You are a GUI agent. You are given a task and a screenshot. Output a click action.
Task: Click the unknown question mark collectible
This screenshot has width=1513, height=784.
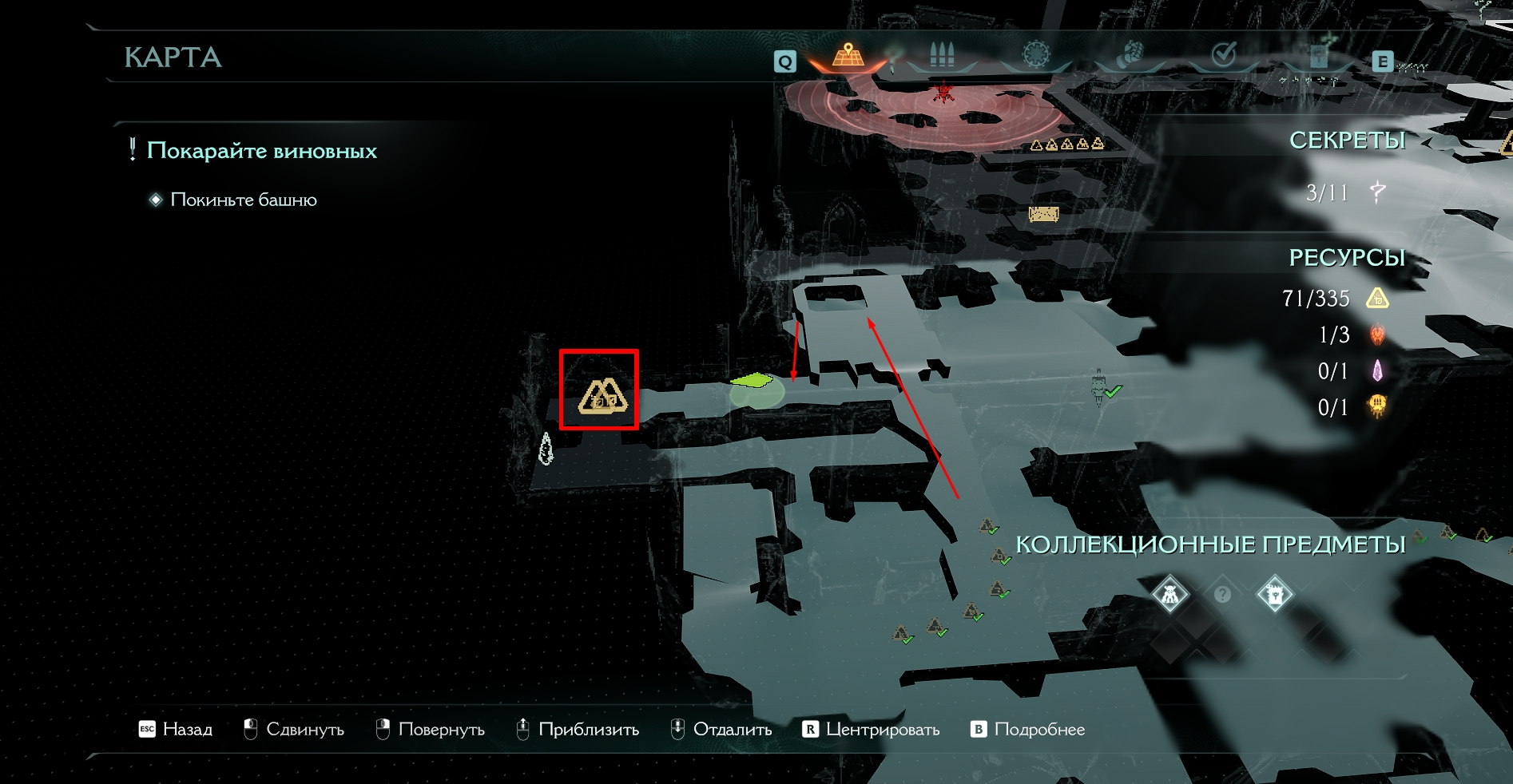pos(1222,595)
